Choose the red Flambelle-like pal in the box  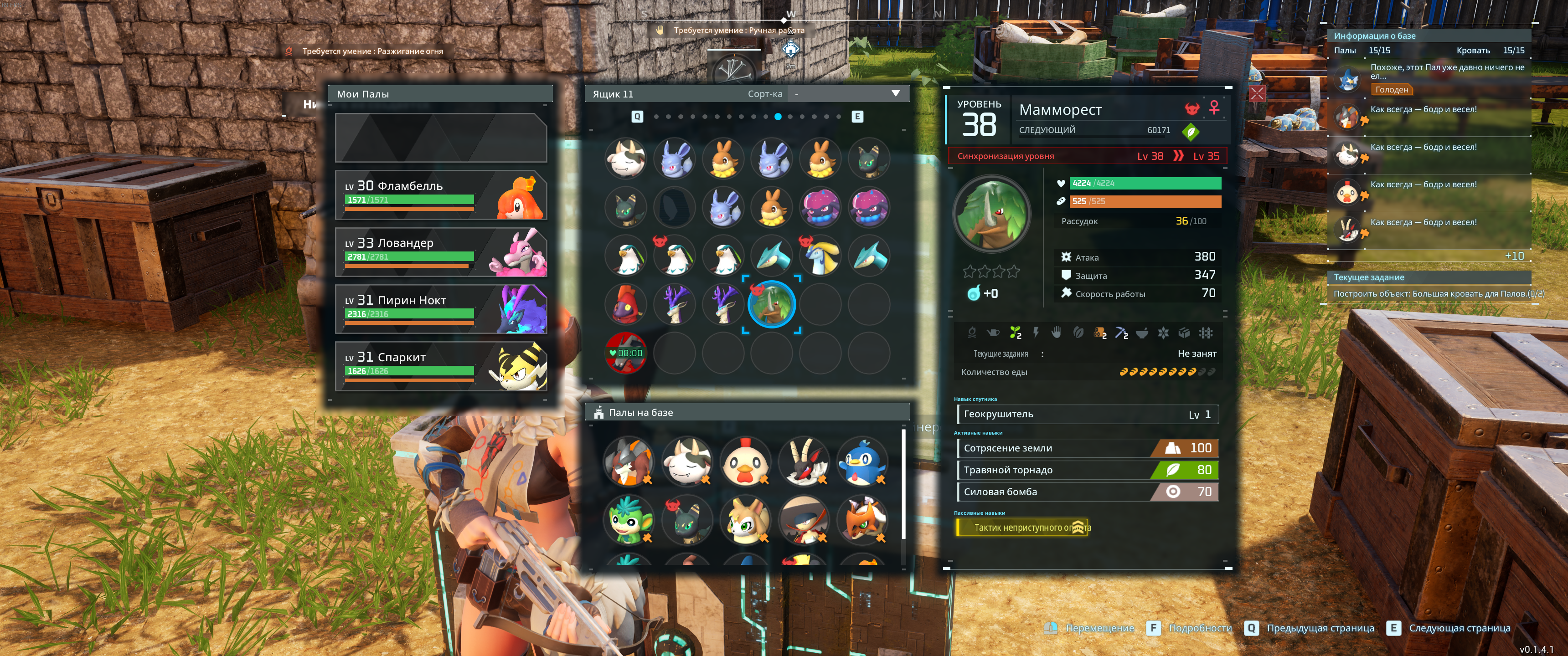pos(626,304)
